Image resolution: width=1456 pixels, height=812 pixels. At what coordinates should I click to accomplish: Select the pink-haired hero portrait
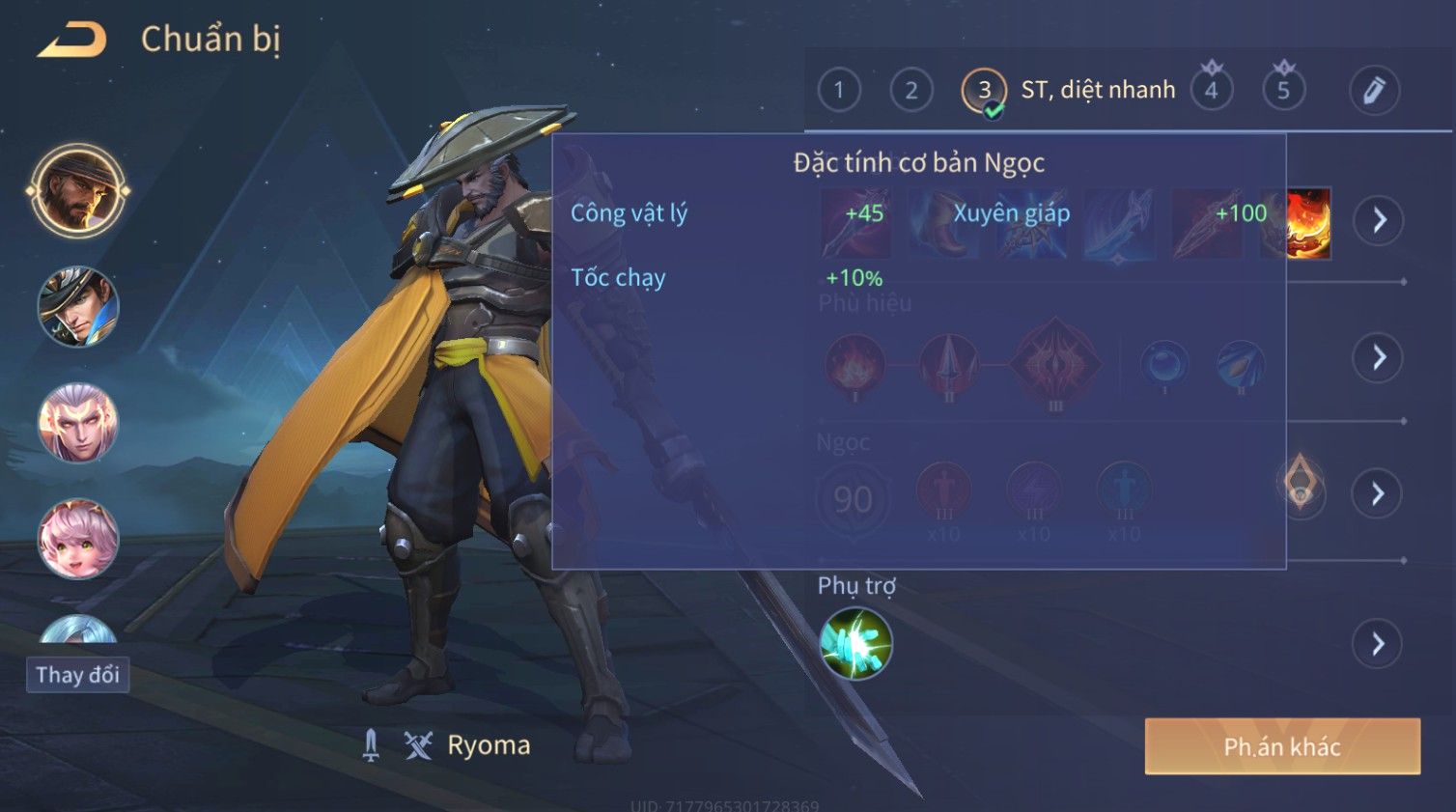[x=78, y=538]
